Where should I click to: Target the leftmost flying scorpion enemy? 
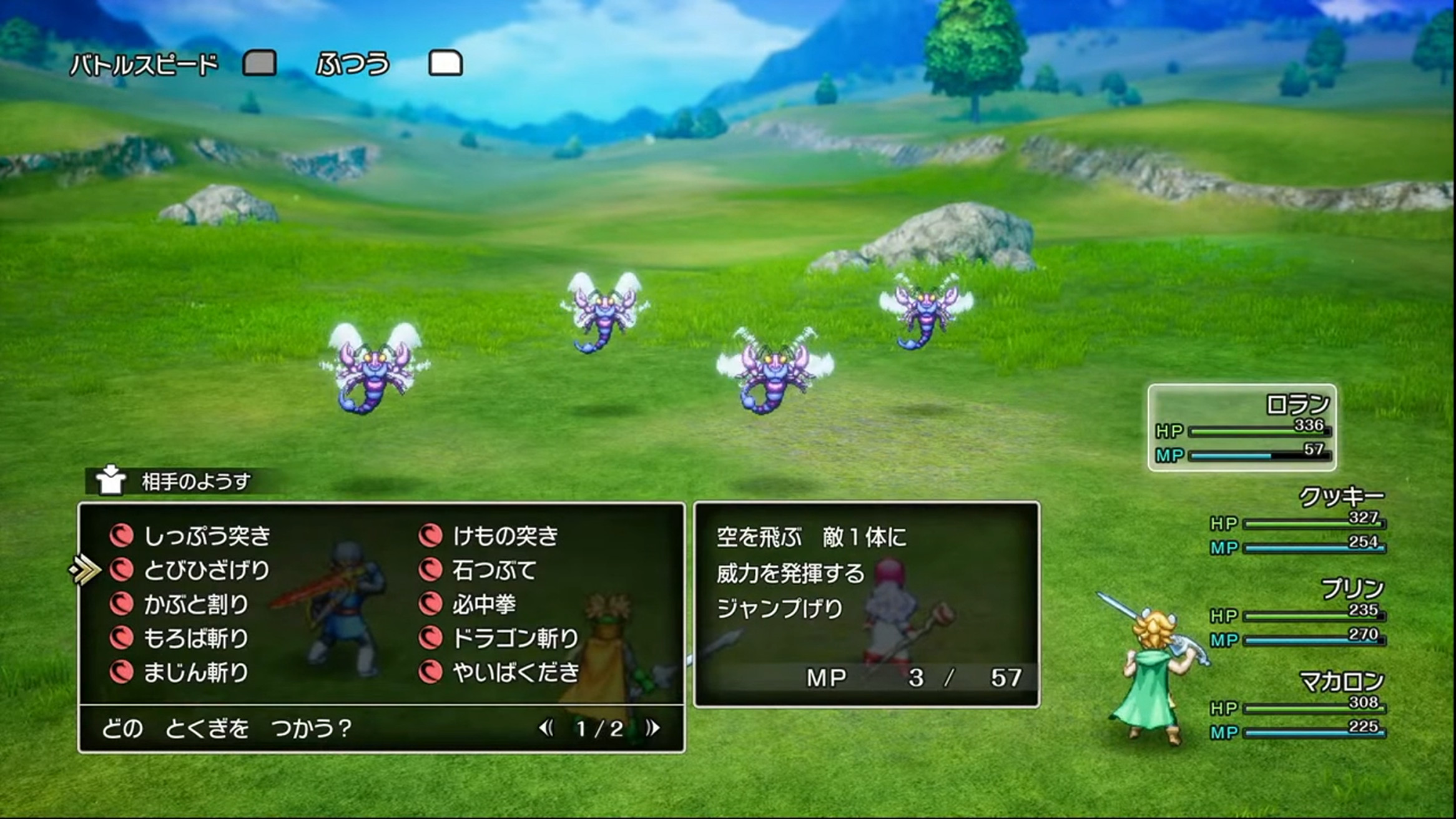[375, 371]
